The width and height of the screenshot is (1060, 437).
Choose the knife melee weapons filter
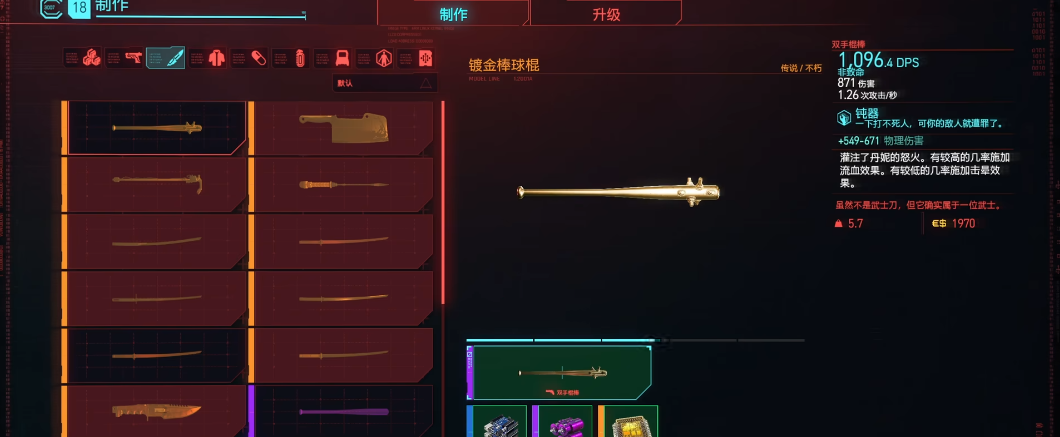pos(175,58)
